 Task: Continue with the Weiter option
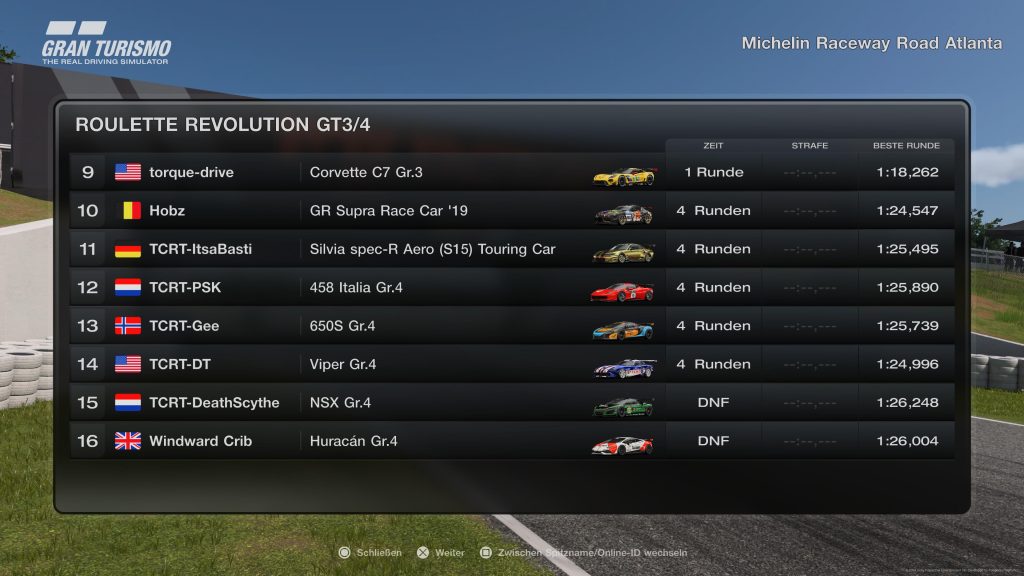[x=442, y=552]
